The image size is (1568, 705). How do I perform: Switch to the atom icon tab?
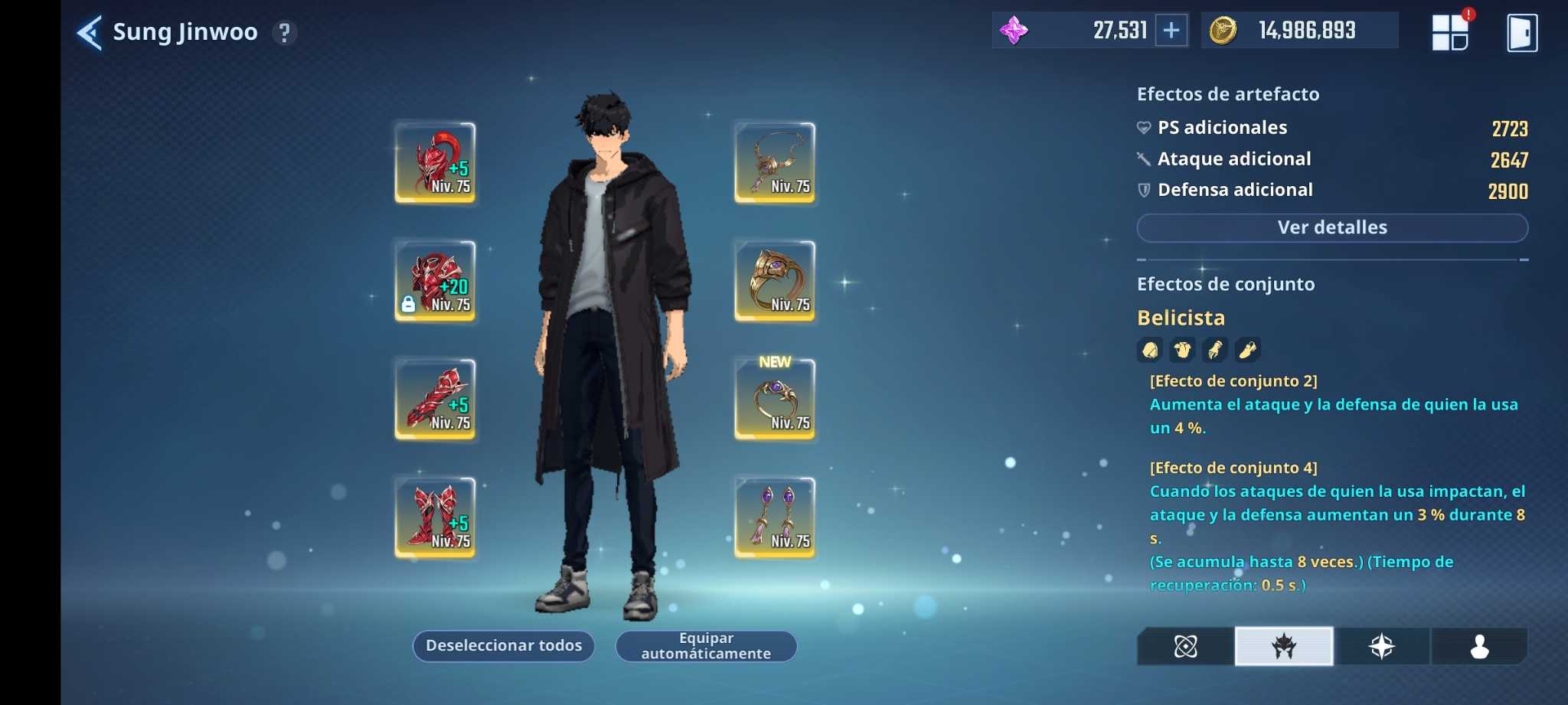coord(1185,647)
